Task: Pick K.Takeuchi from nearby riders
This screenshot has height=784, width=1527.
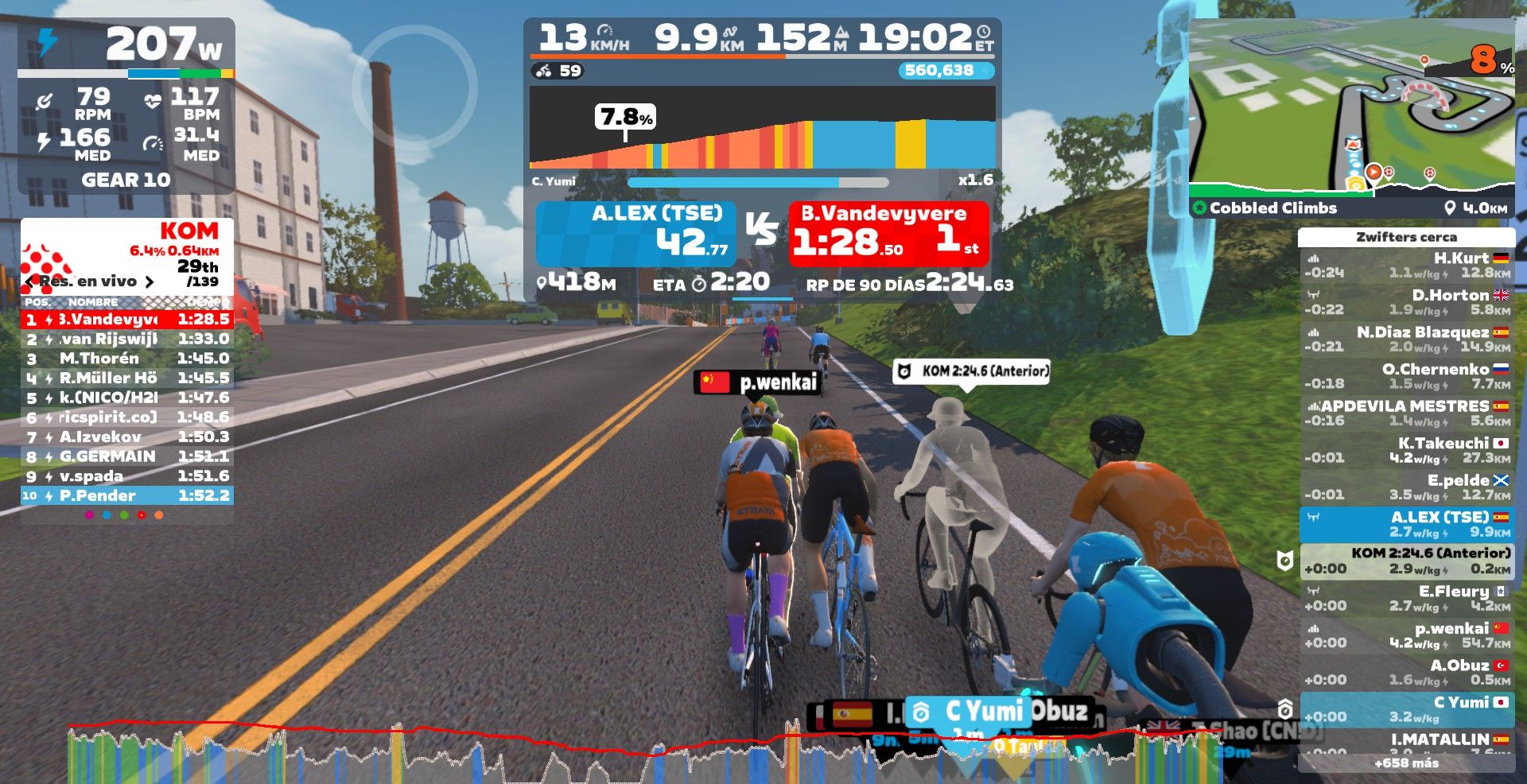Action: pos(1406,450)
